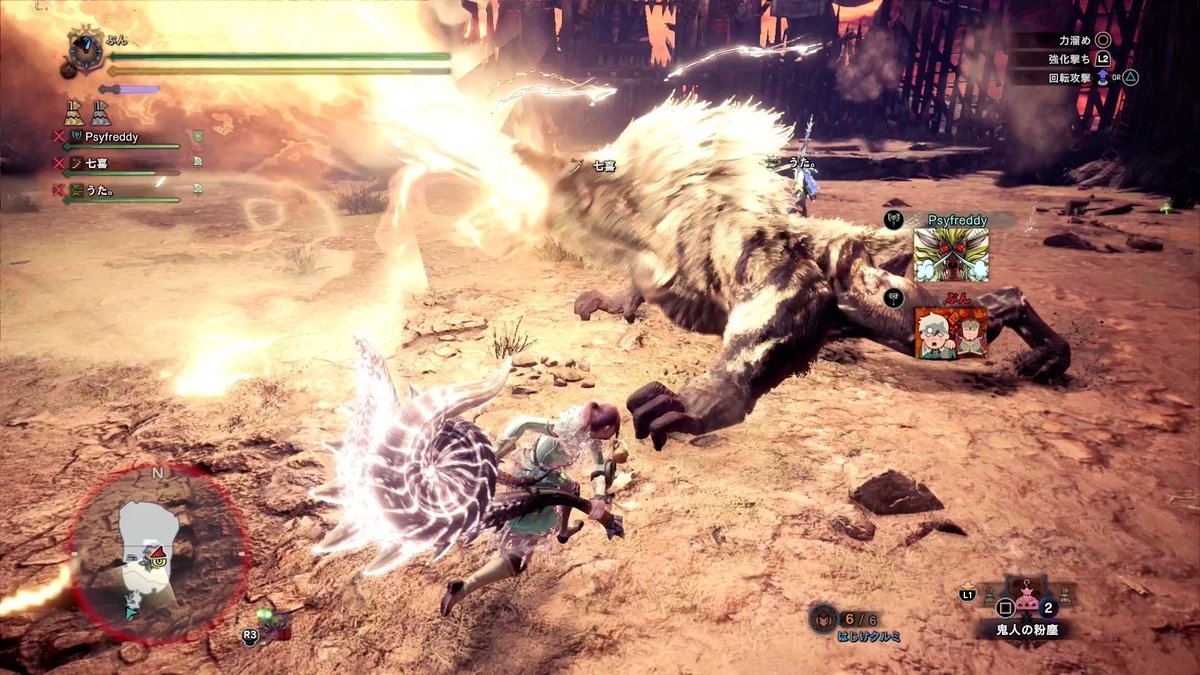
Task: Select うた。 in the party list
Action: coord(98,188)
